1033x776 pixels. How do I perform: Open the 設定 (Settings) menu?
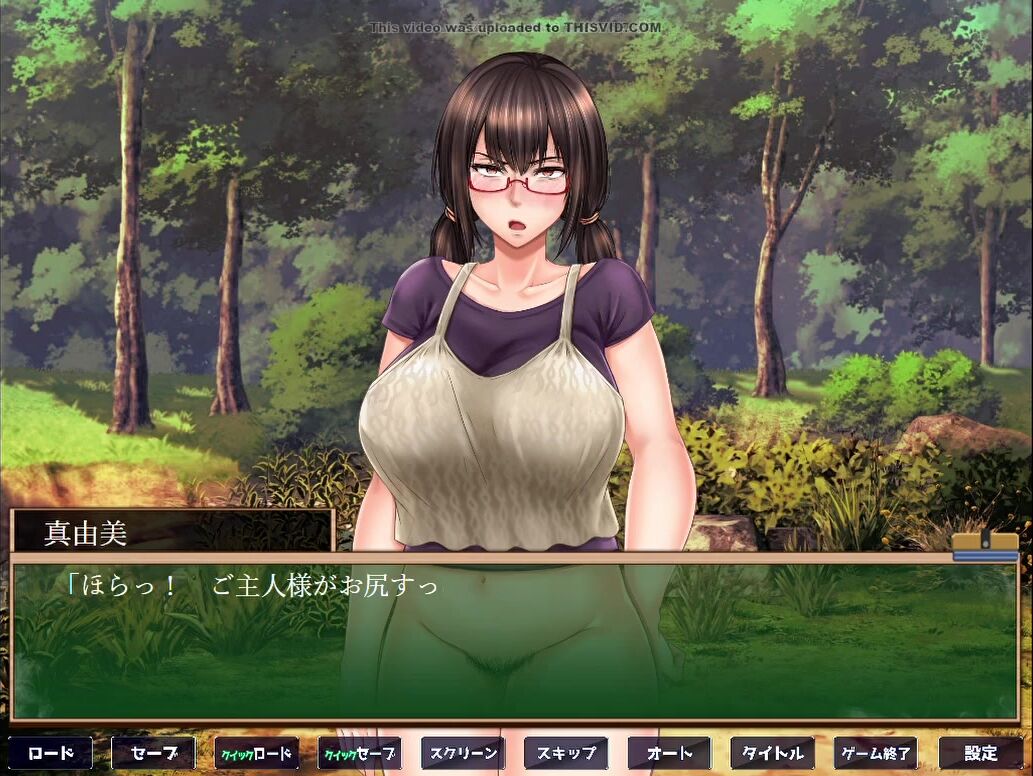980,753
